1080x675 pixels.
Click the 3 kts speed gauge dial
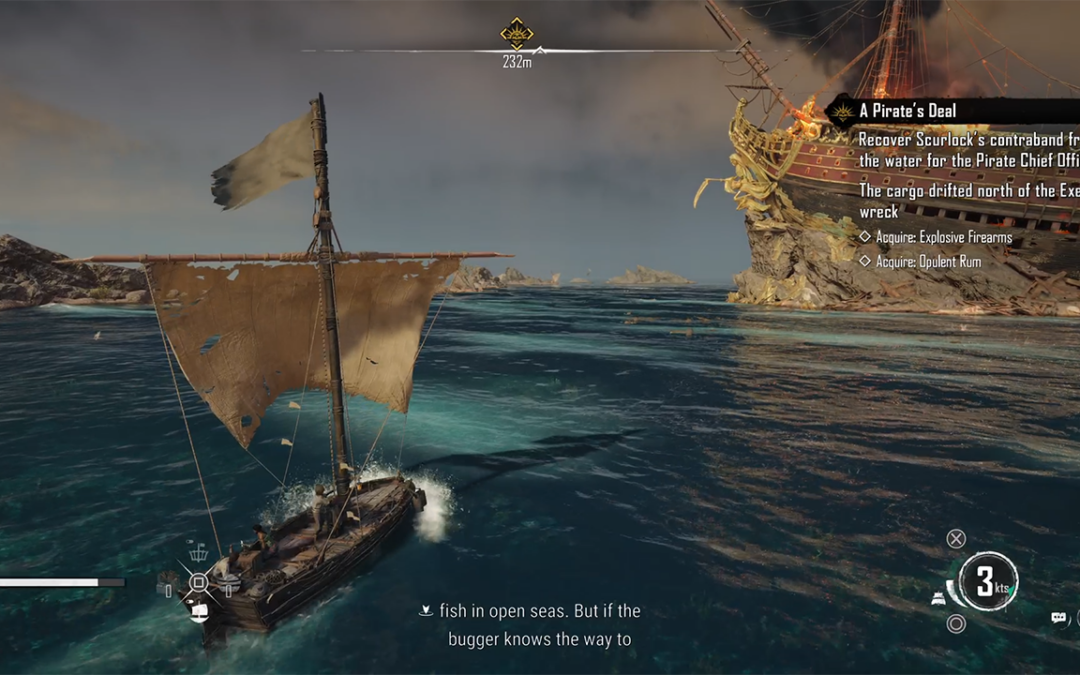point(988,583)
